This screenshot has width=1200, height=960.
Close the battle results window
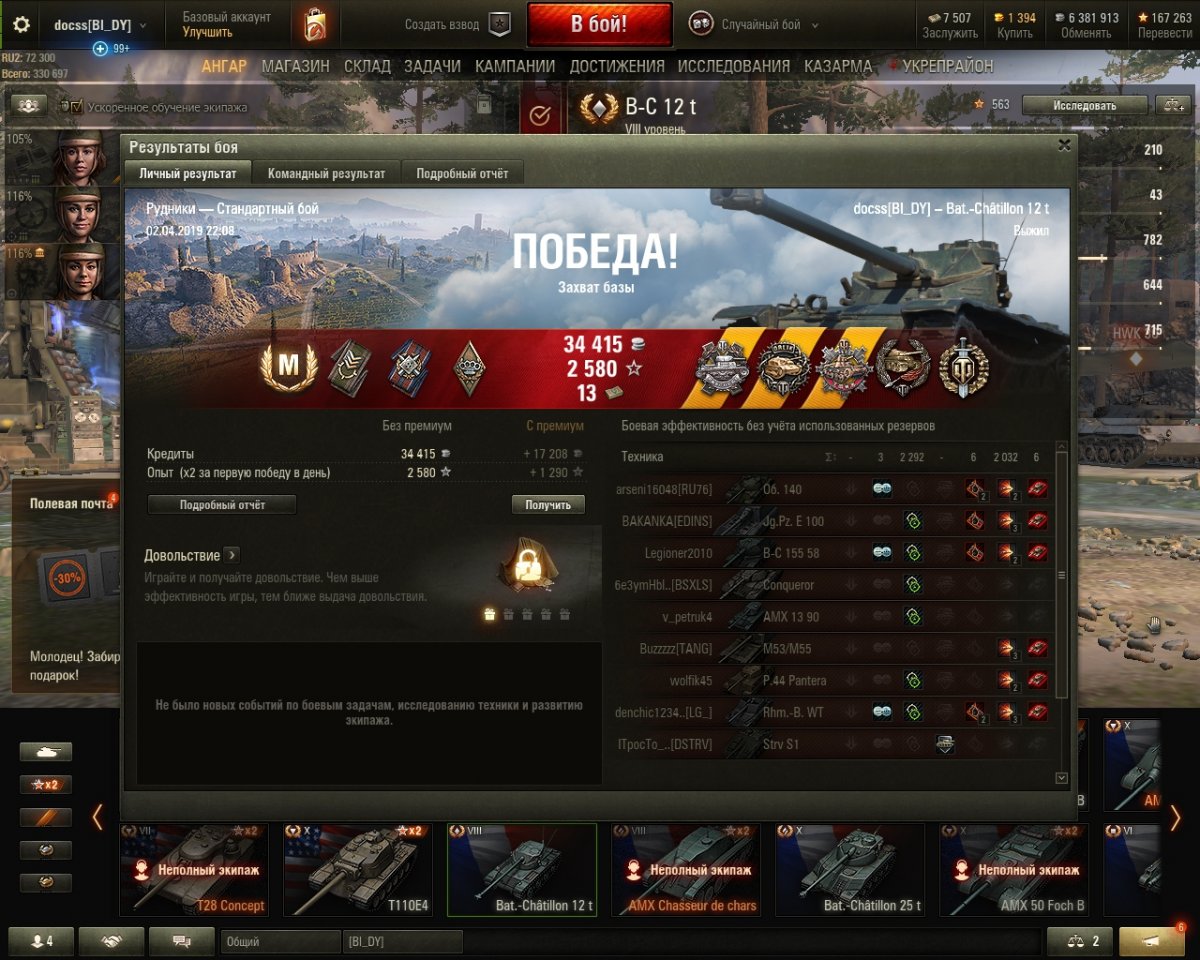click(x=1064, y=145)
